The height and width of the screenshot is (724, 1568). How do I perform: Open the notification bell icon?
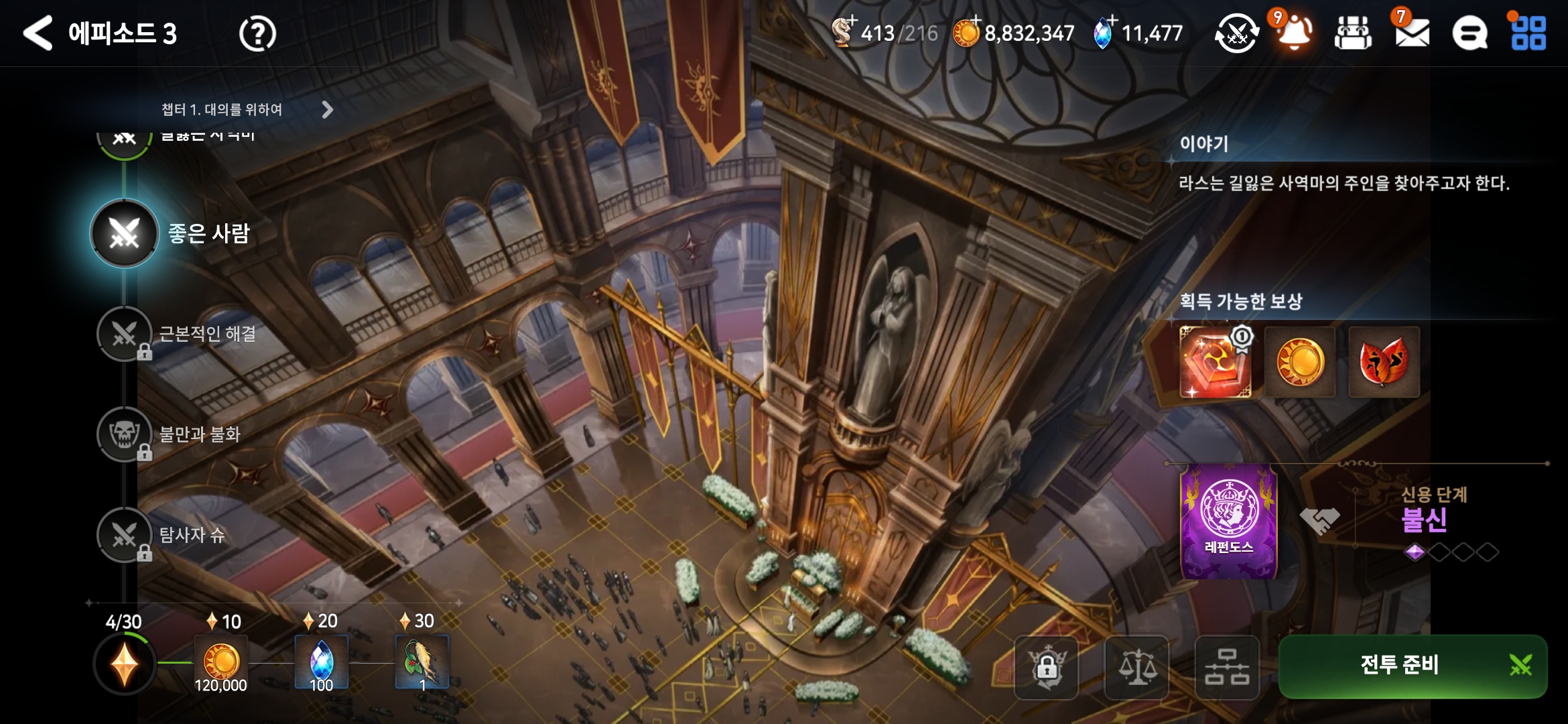[1295, 32]
